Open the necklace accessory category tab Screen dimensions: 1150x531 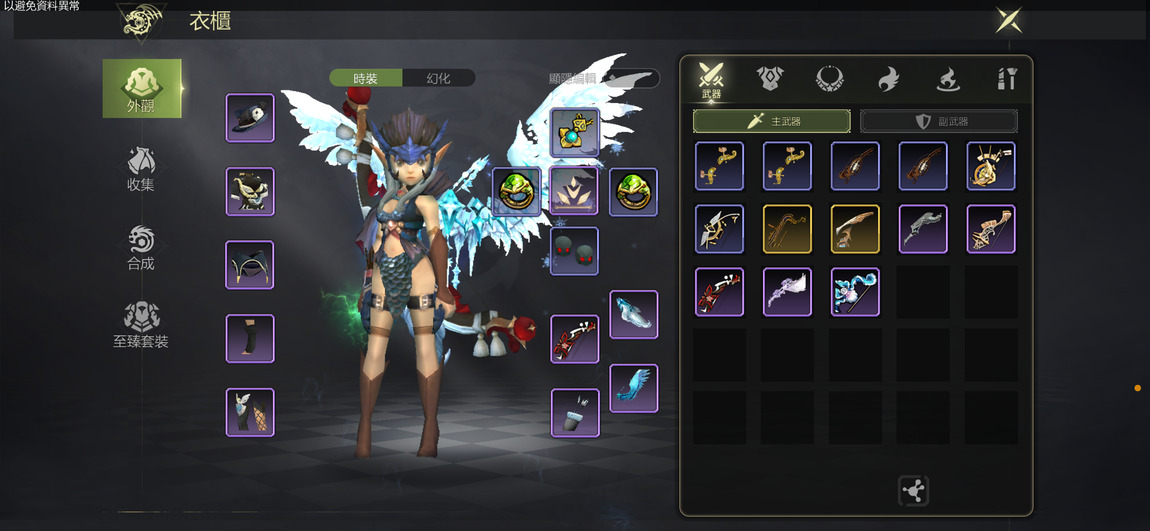point(829,78)
